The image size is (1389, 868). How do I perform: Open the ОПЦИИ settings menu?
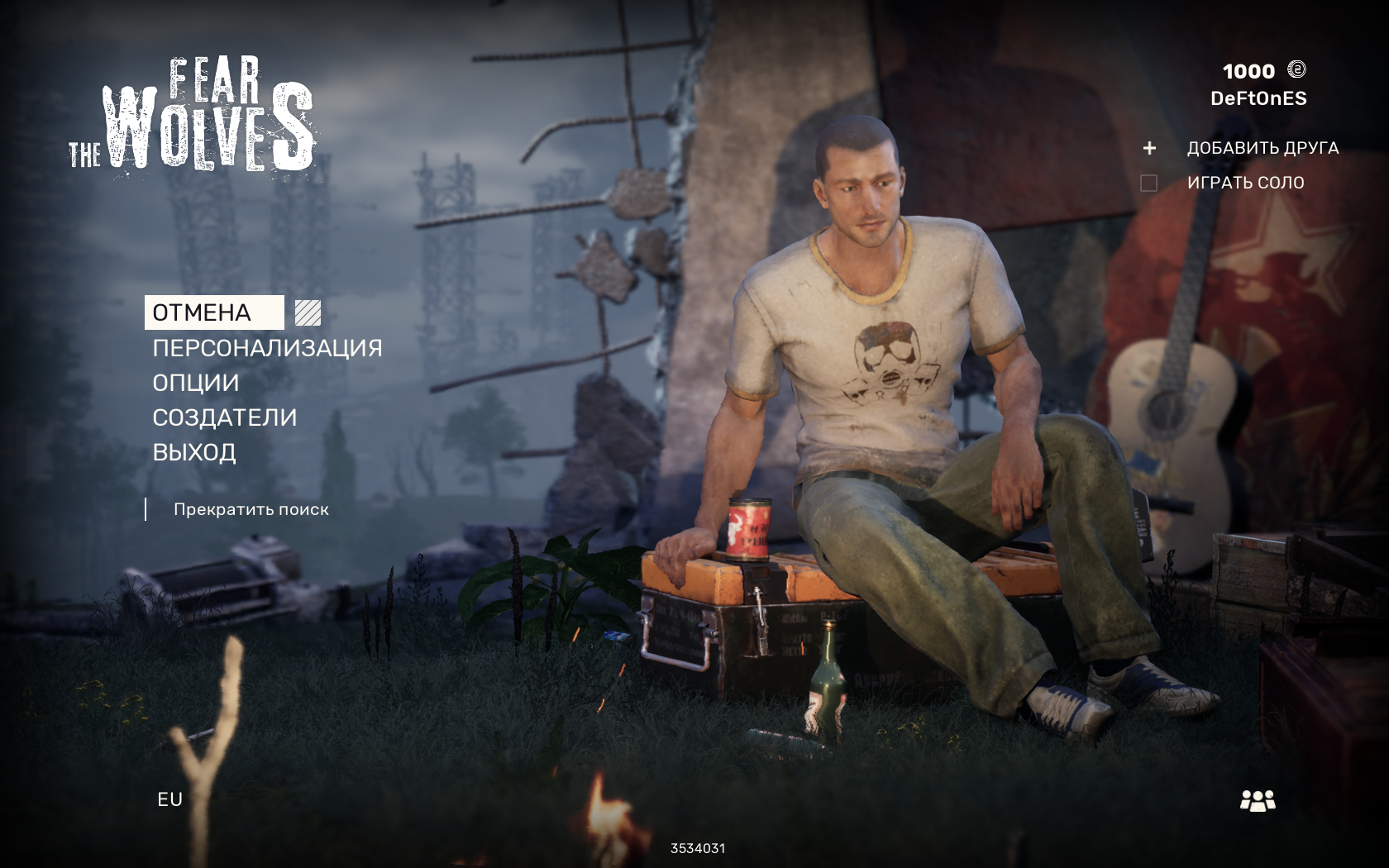click(x=196, y=383)
